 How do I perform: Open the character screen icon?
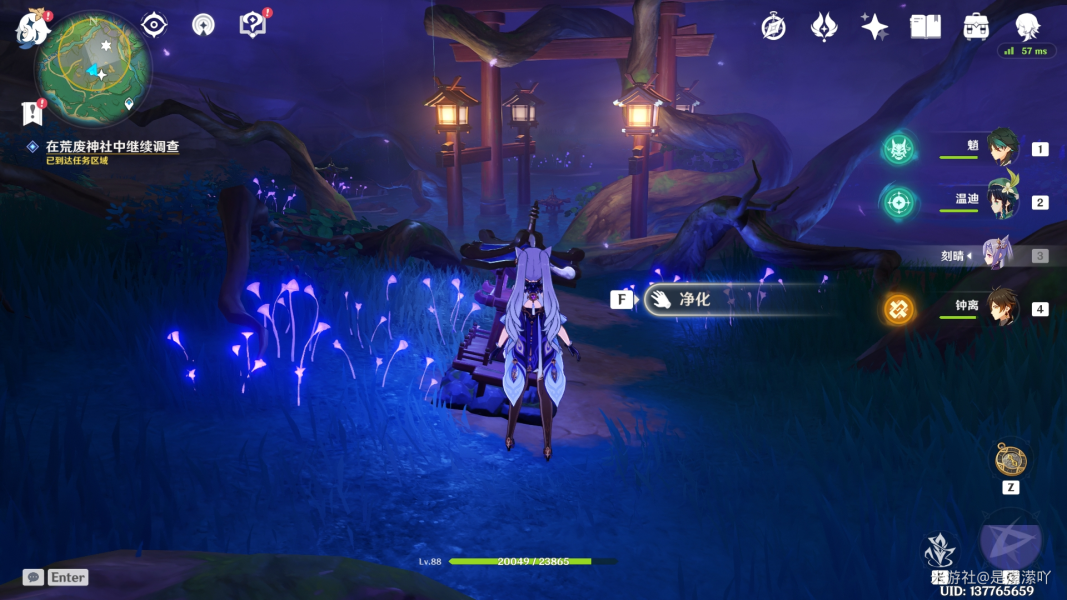(x=1027, y=27)
